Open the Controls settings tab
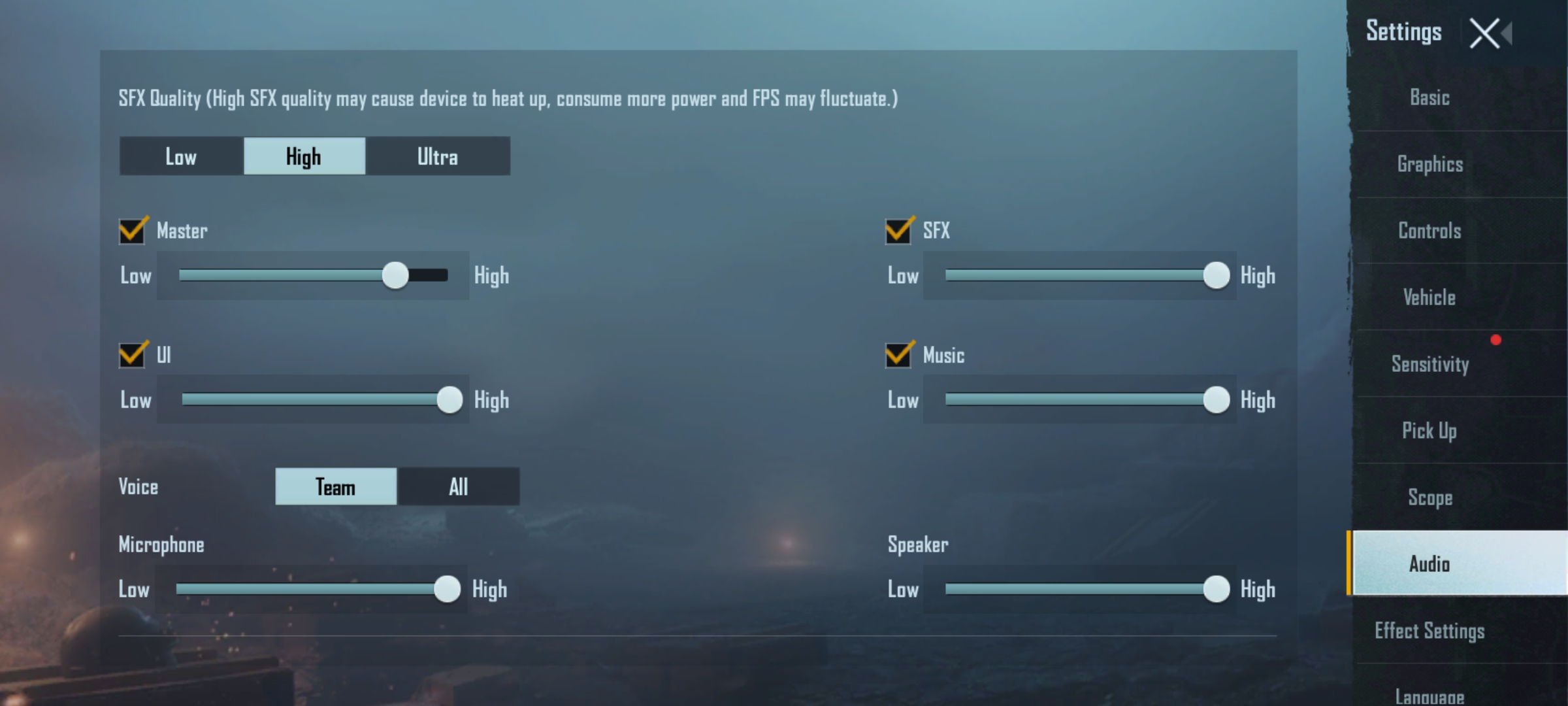This screenshot has height=706, width=1568. [1429, 231]
